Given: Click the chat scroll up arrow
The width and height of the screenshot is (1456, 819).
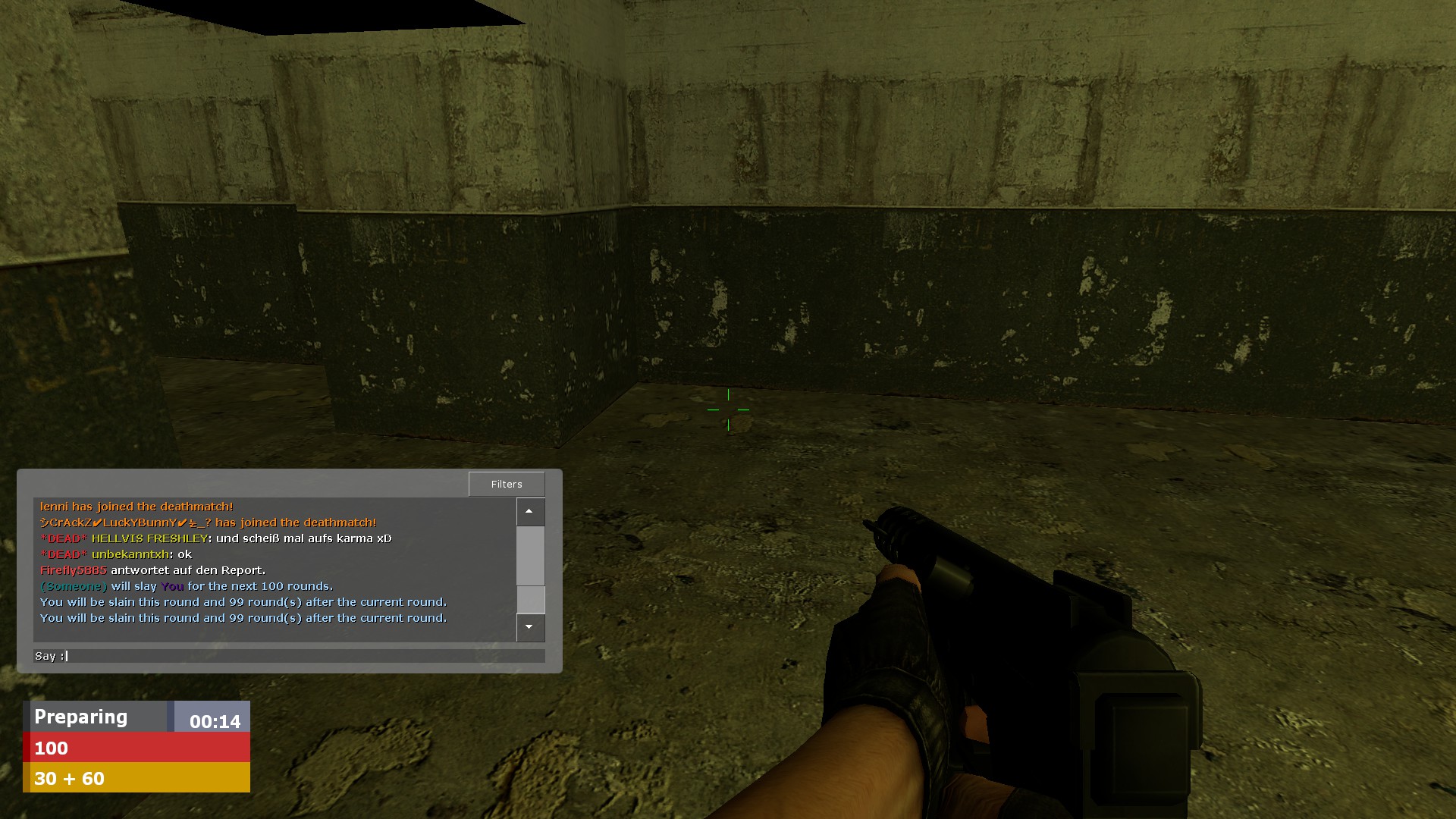Looking at the screenshot, I should point(530,512).
